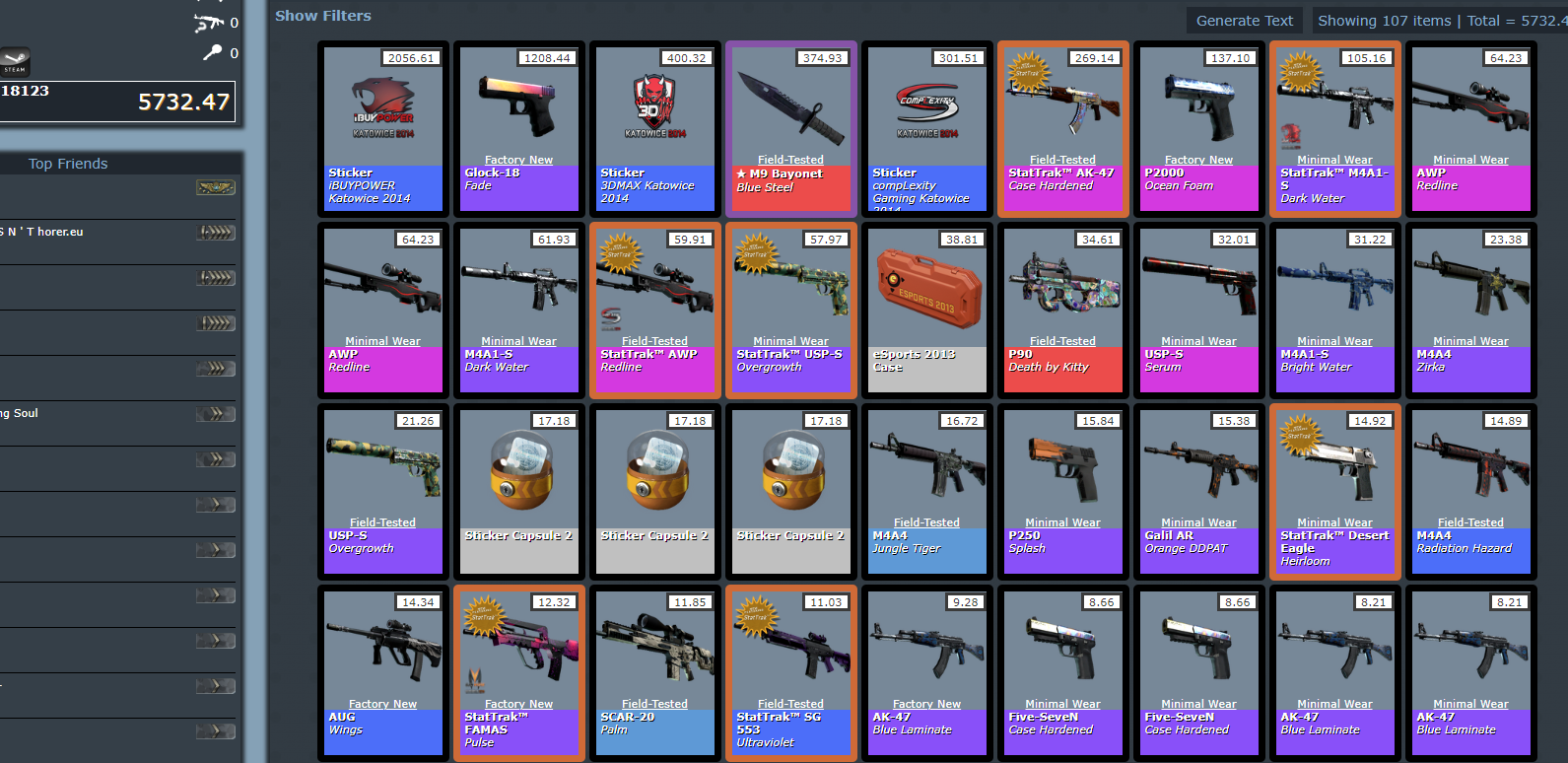Expand the Show Filters panel

point(322,15)
